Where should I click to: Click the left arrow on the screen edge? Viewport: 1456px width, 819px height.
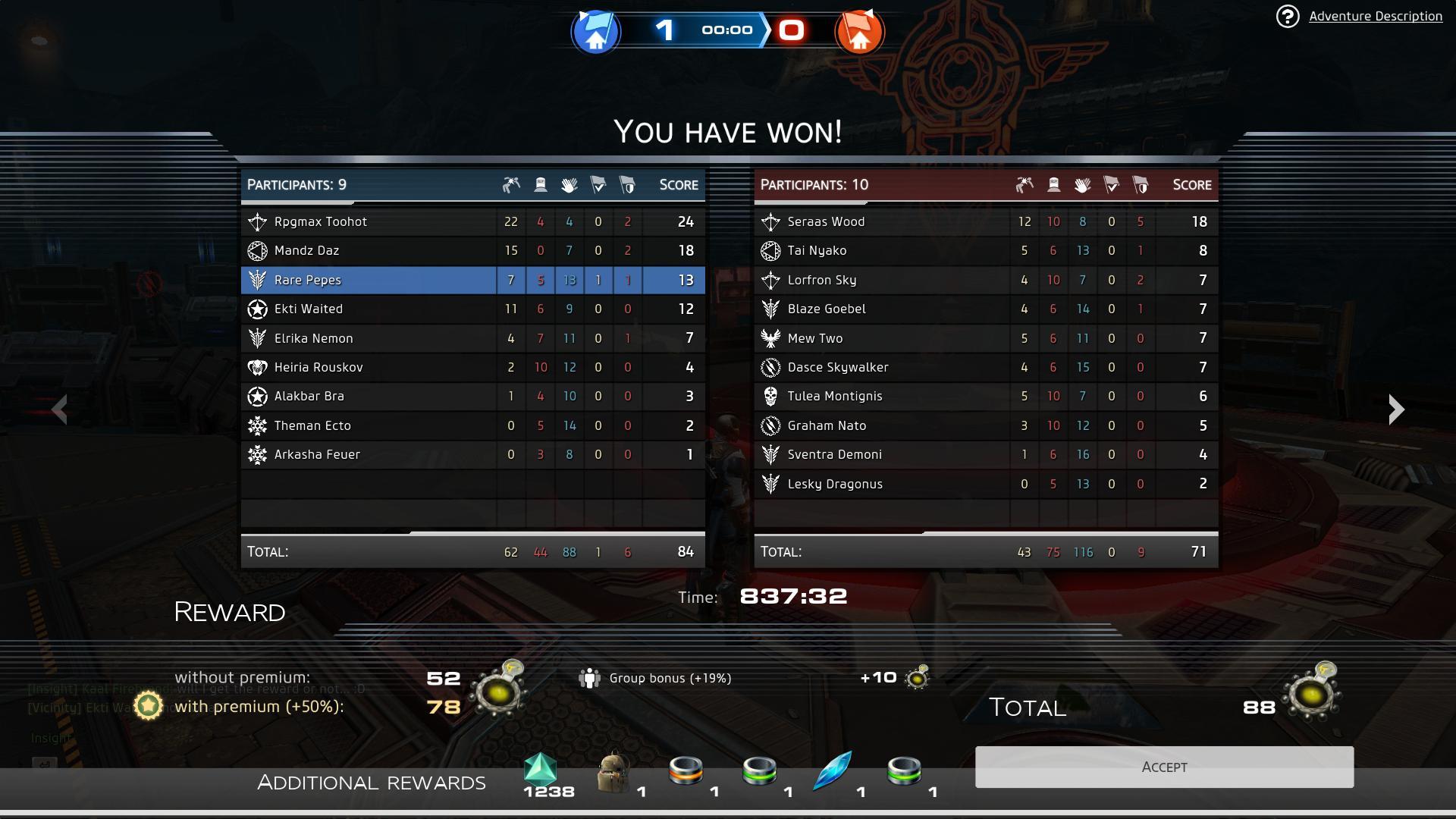[61, 409]
